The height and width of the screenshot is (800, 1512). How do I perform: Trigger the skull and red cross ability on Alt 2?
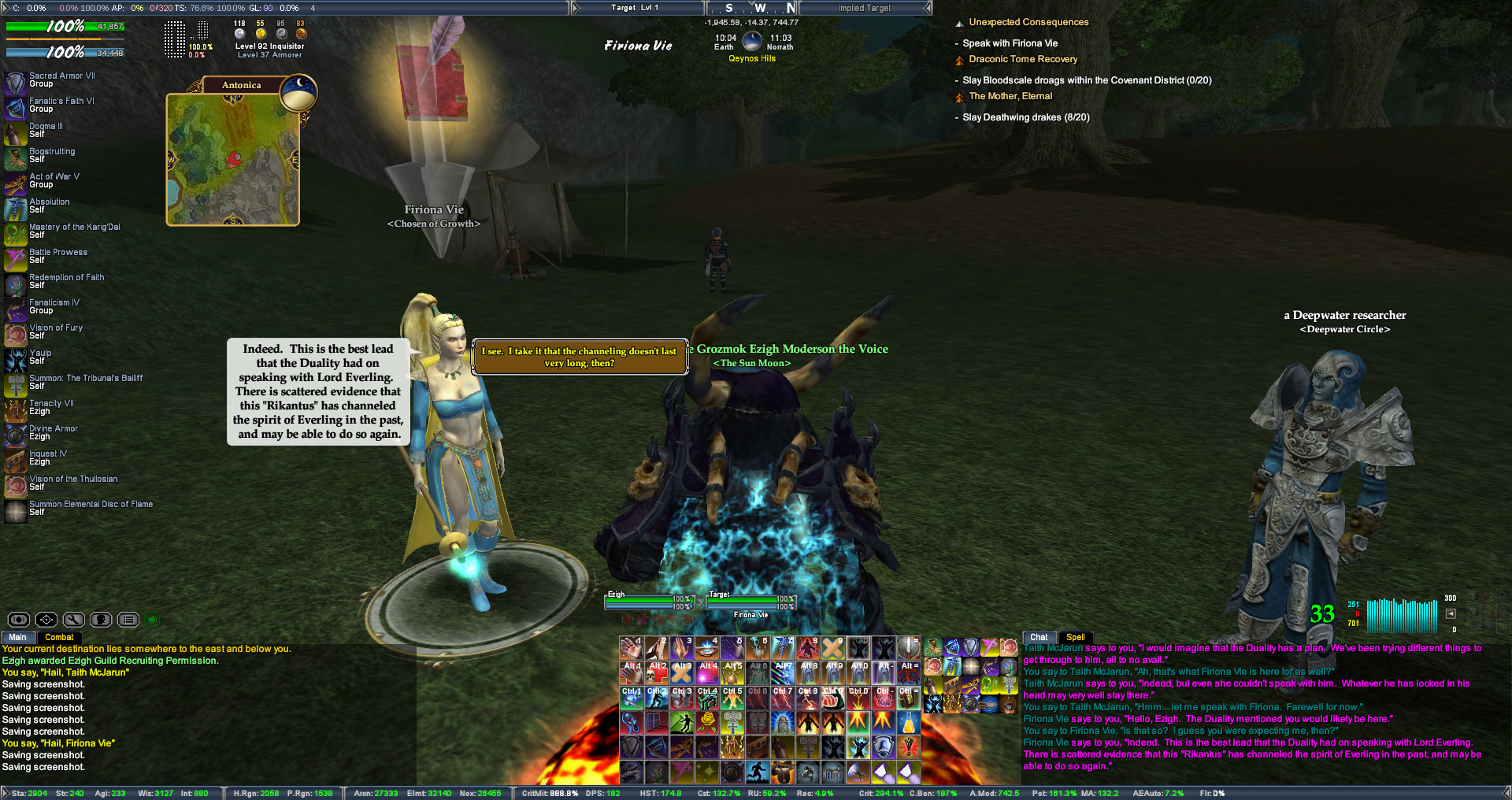657,672
